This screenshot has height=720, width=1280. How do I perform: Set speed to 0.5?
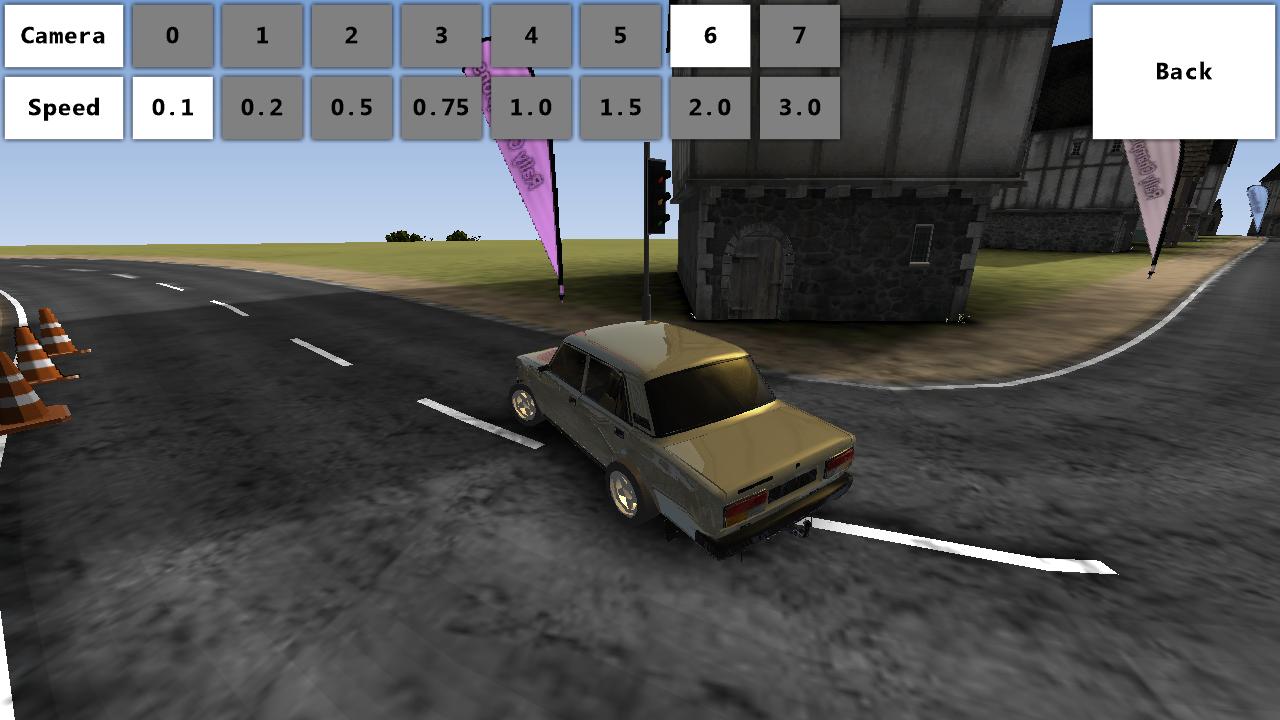coord(351,108)
